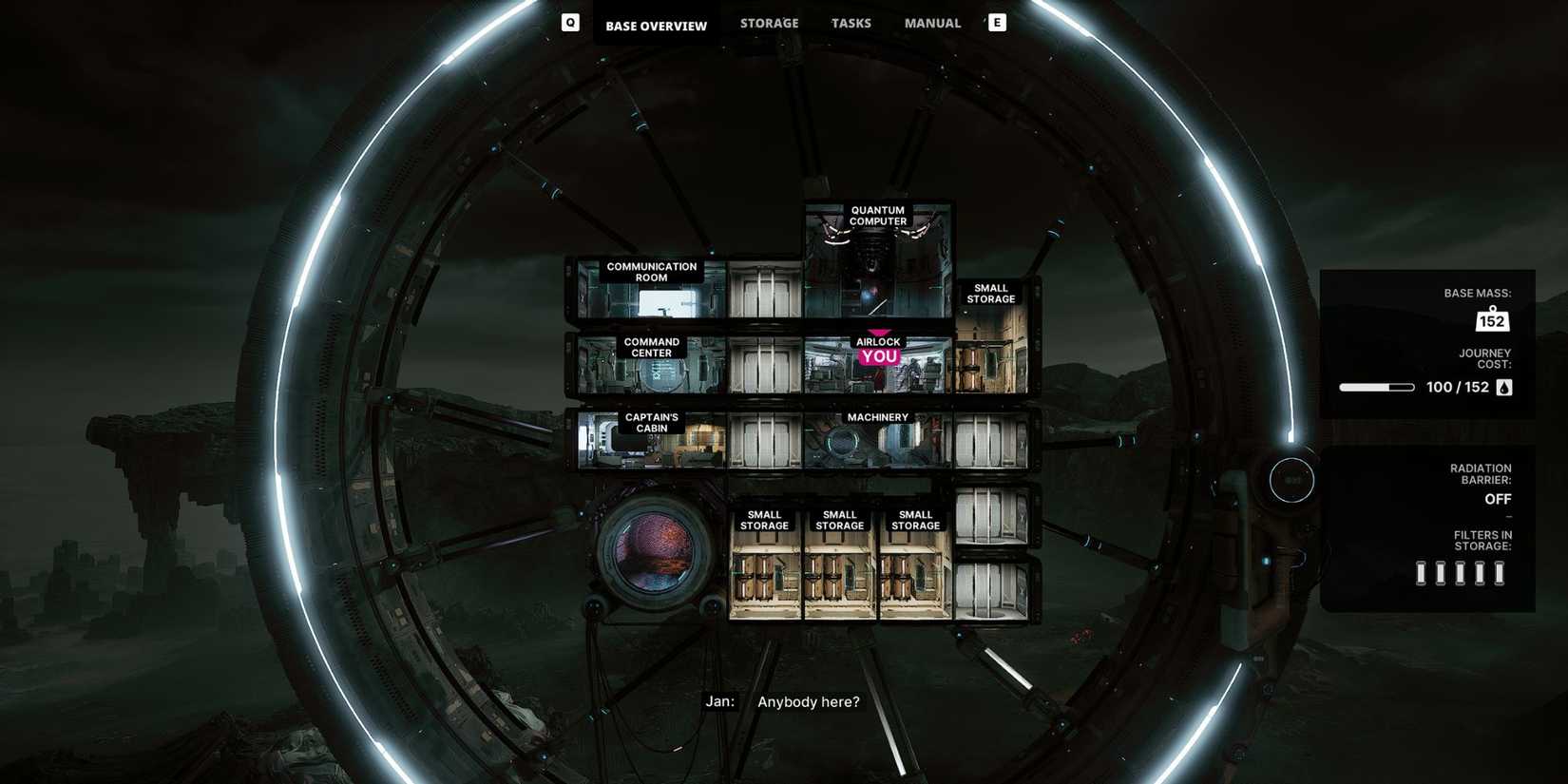Select the Captain's Cabin room

pyautogui.click(x=651, y=440)
